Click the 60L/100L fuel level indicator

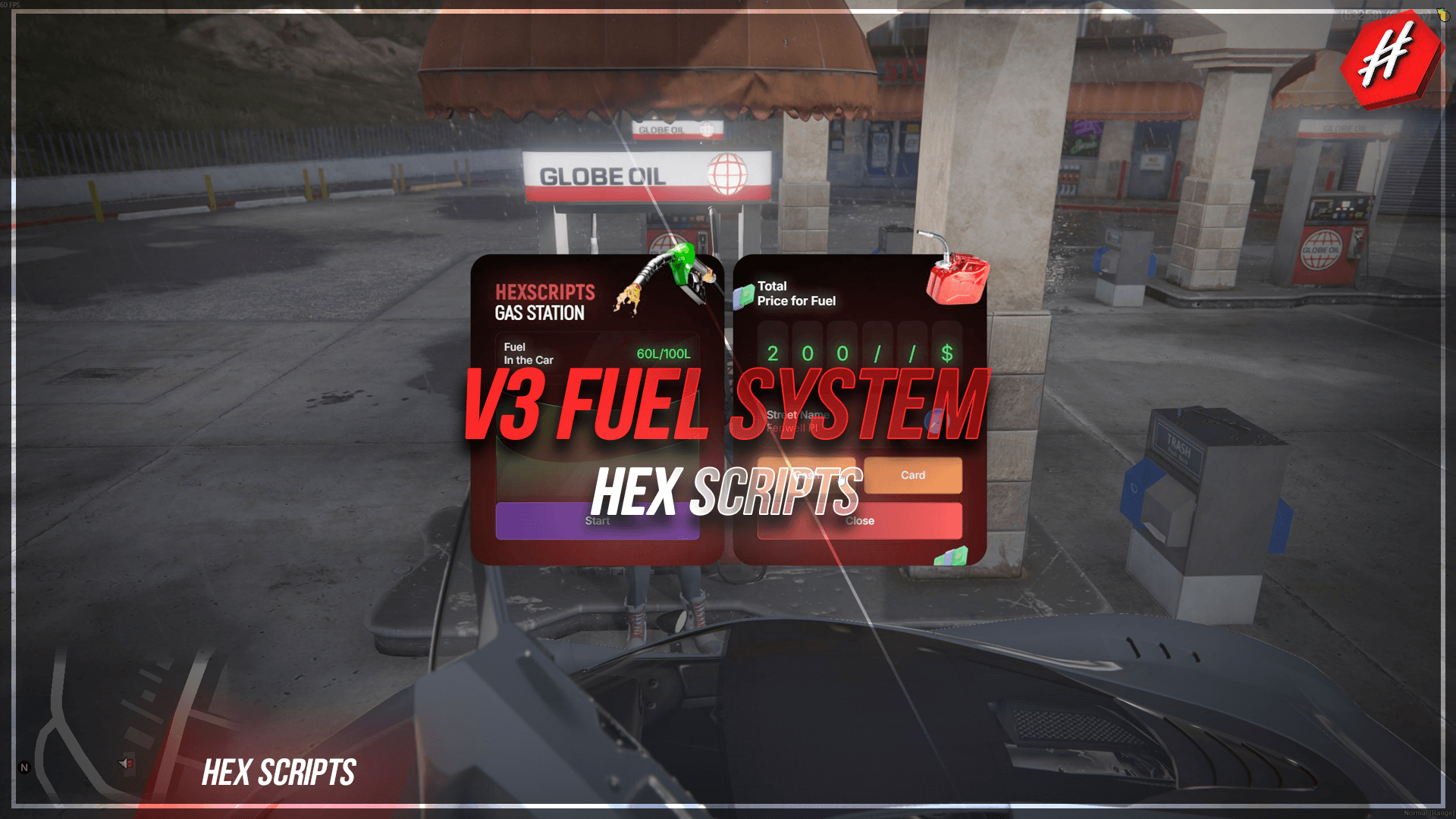(663, 352)
